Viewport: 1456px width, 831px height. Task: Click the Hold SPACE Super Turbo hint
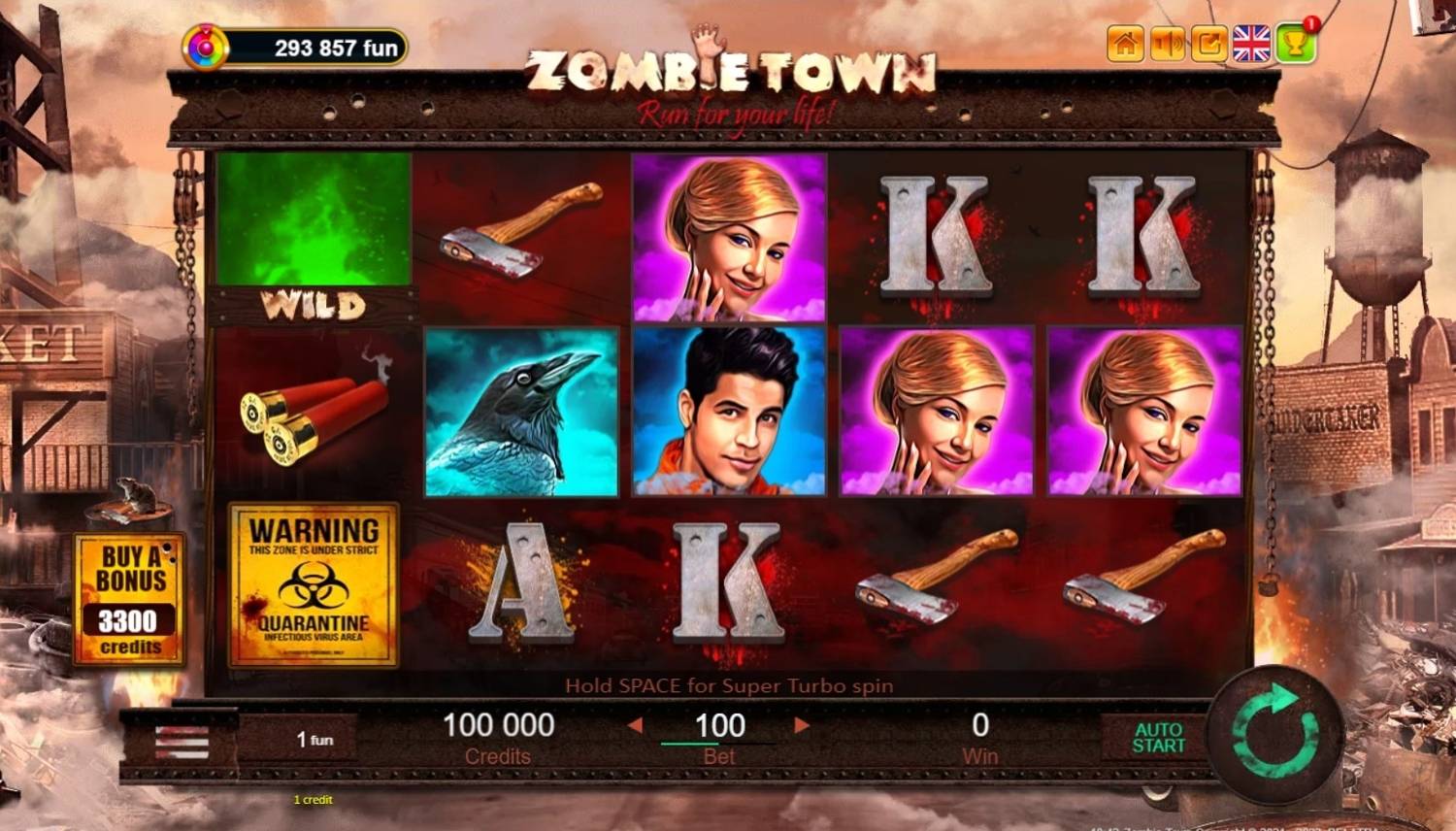[729, 684]
